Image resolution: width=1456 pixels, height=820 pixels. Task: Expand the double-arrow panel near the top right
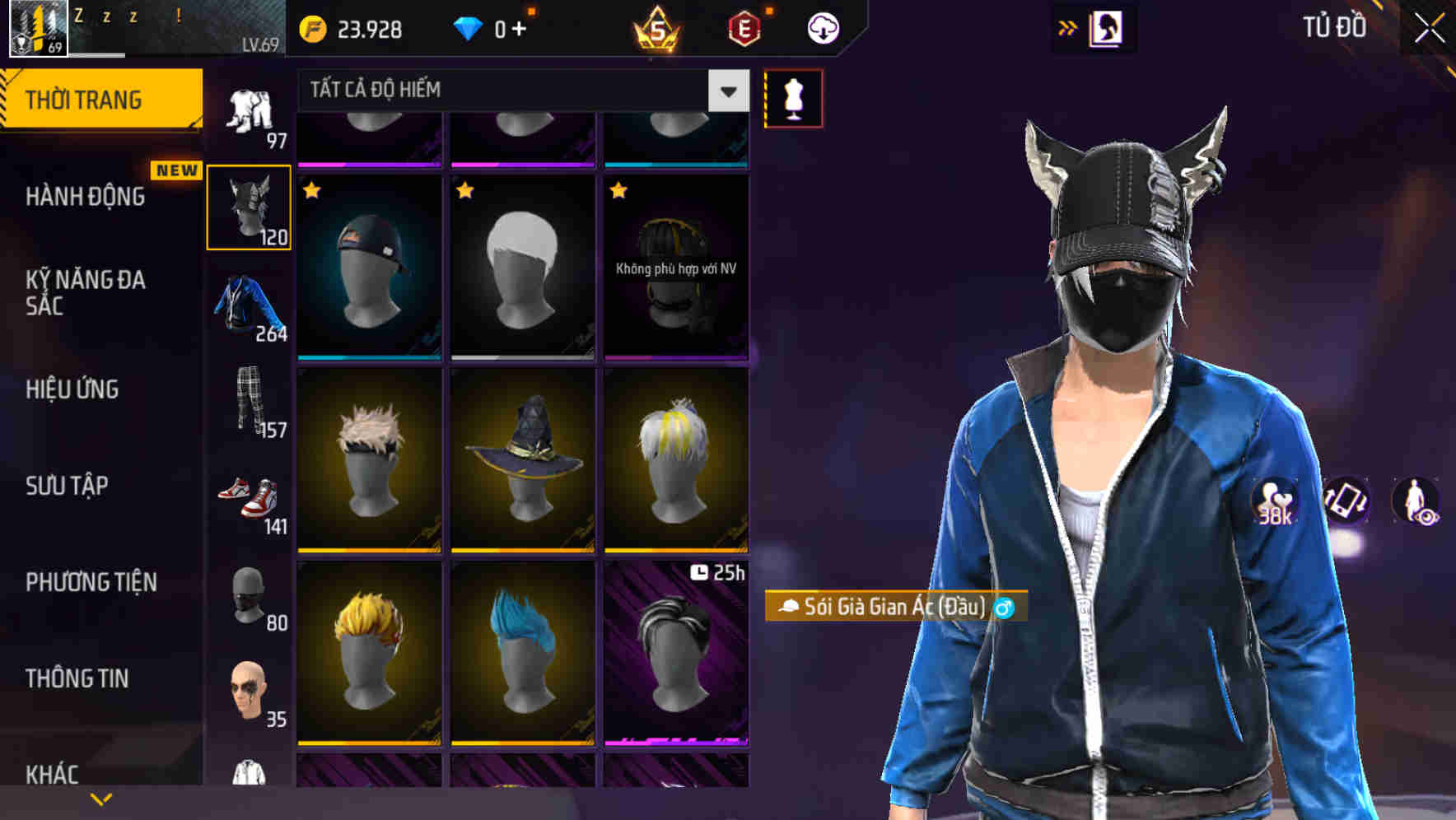click(1068, 27)
